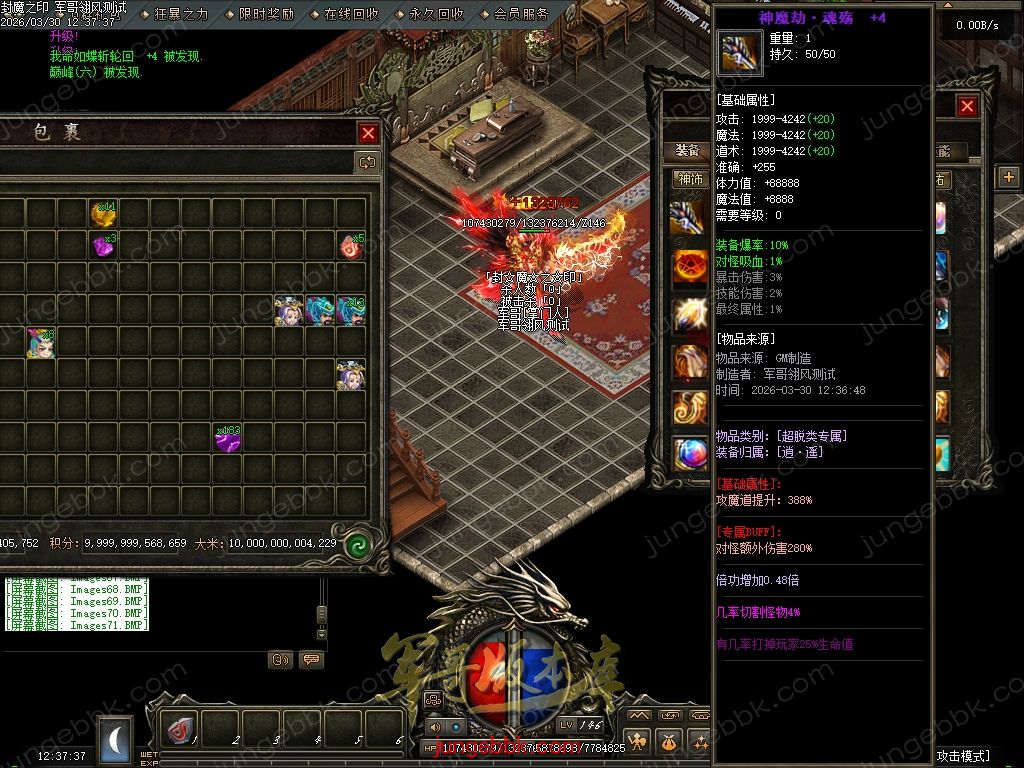Toggle the speaker sound button
The width and height of the screenshot is (1024, 768).
click(x=435, y=727)
